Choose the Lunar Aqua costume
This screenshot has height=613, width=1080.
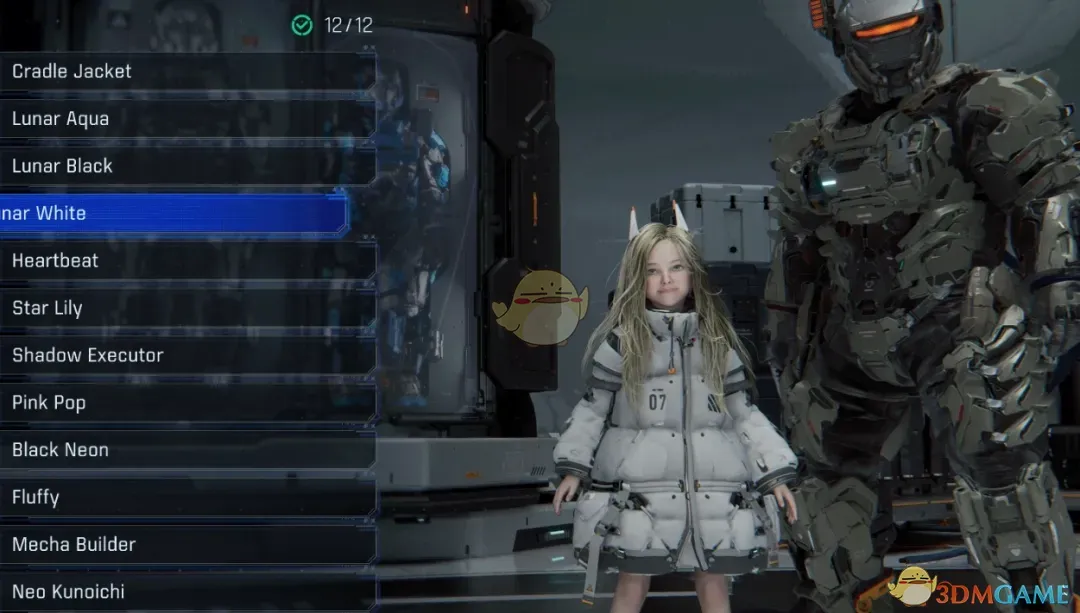tap(185, 118)
